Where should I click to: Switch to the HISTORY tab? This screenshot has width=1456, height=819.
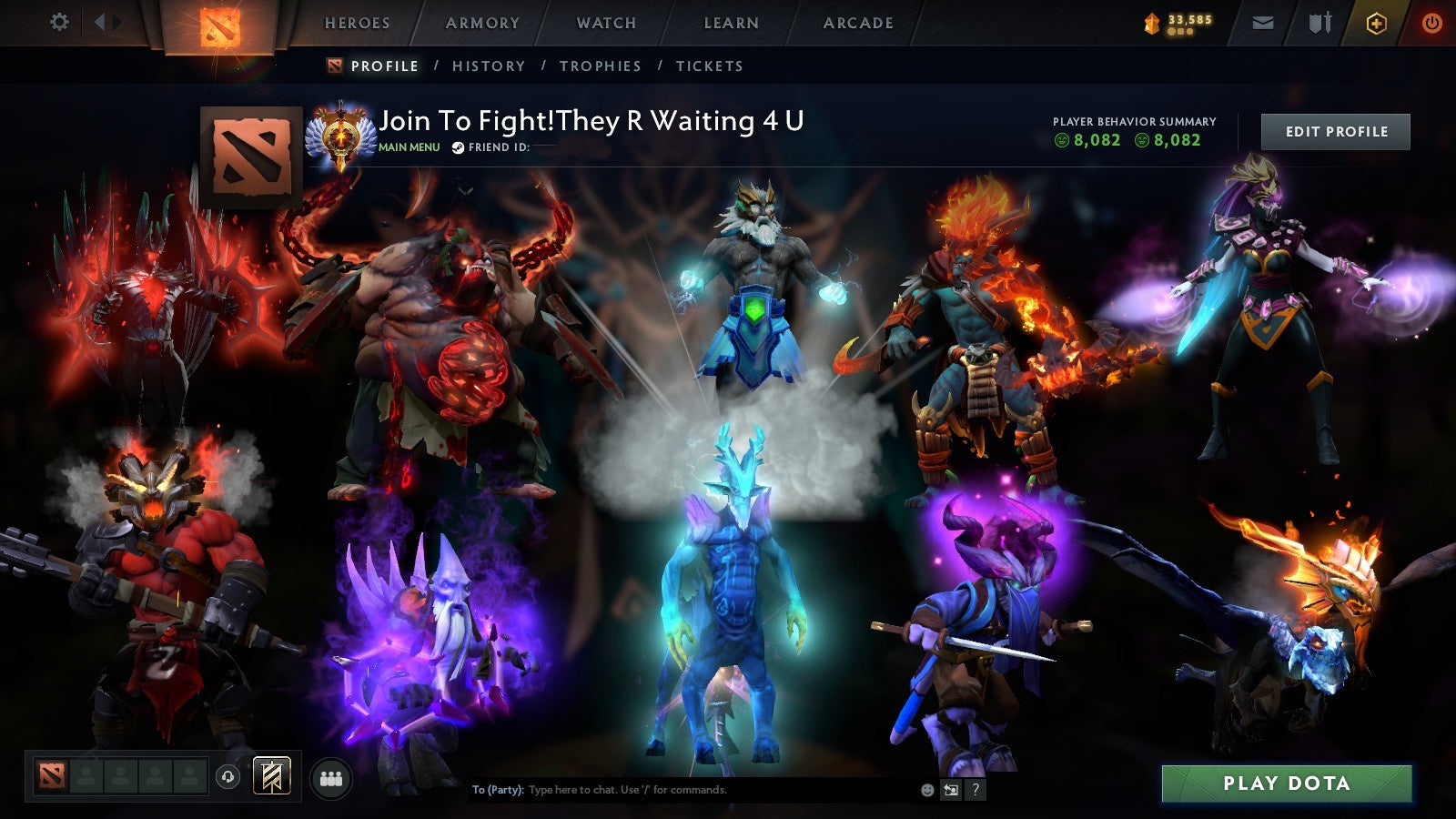pos(489,66)
